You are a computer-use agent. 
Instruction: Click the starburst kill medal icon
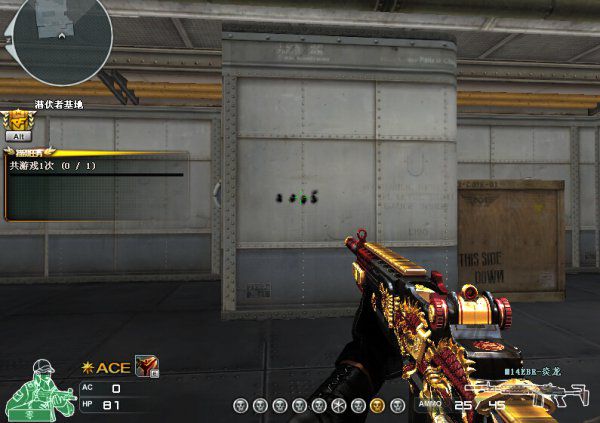point(339,406)
